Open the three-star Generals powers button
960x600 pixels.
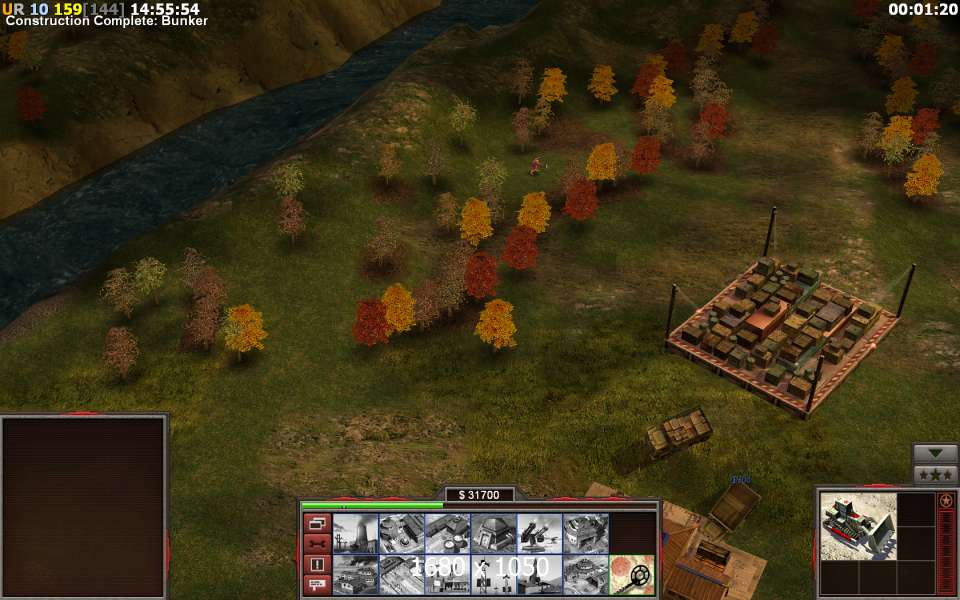pyautogui.click(x=935, y=474)
